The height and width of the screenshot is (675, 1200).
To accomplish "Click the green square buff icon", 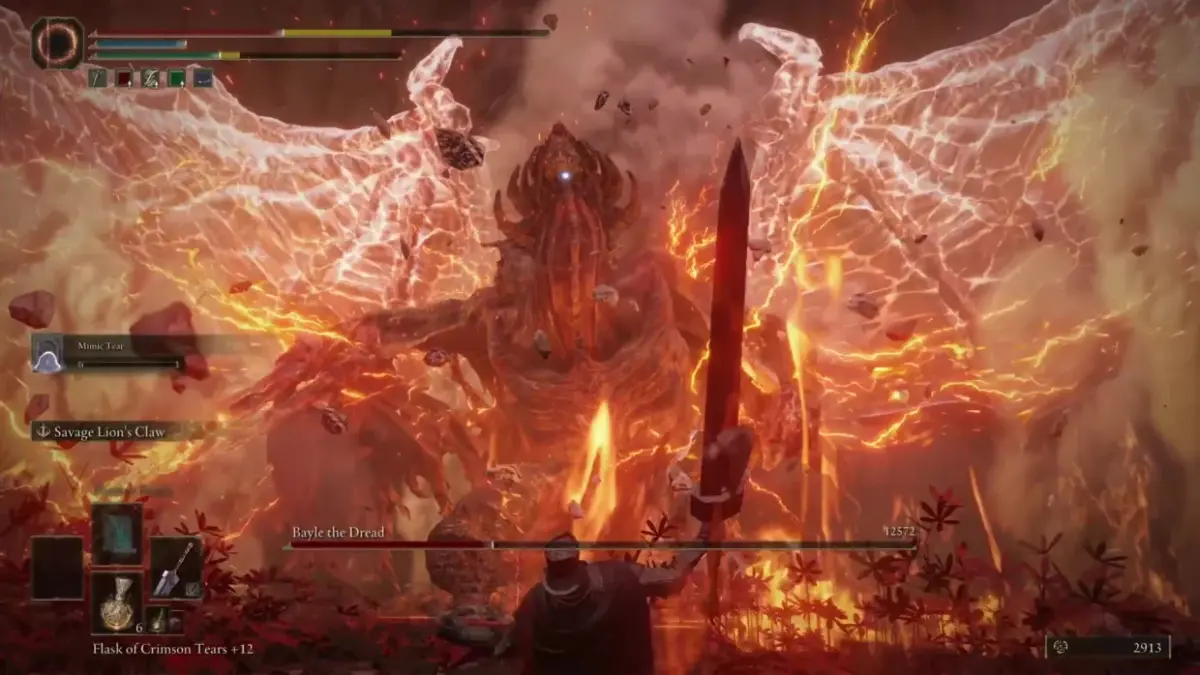I will 176,78.
